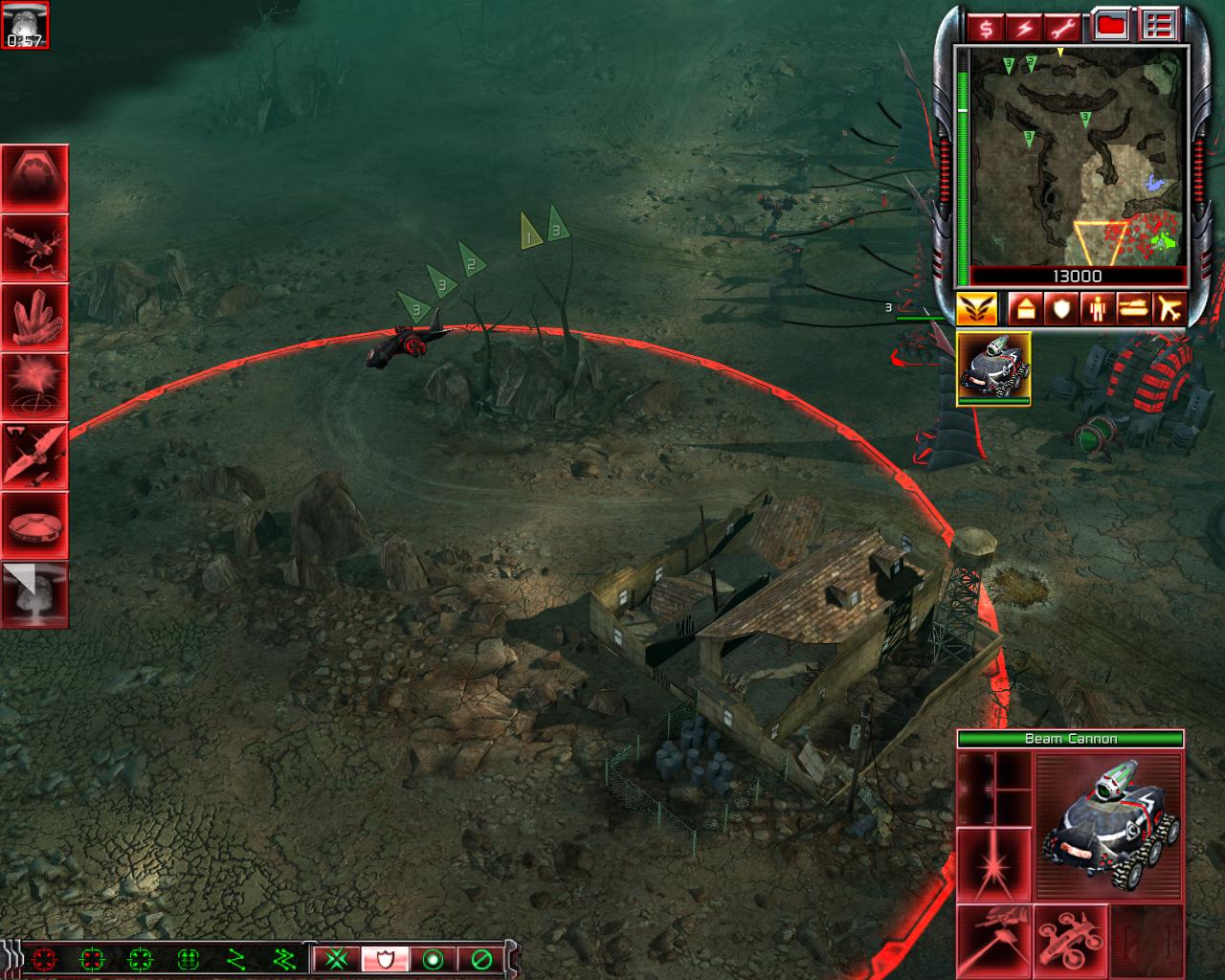Toggle the power lightning bolt button
Screen dimensions: 1225x980
pyautogui.click(x=1025, y=27)
